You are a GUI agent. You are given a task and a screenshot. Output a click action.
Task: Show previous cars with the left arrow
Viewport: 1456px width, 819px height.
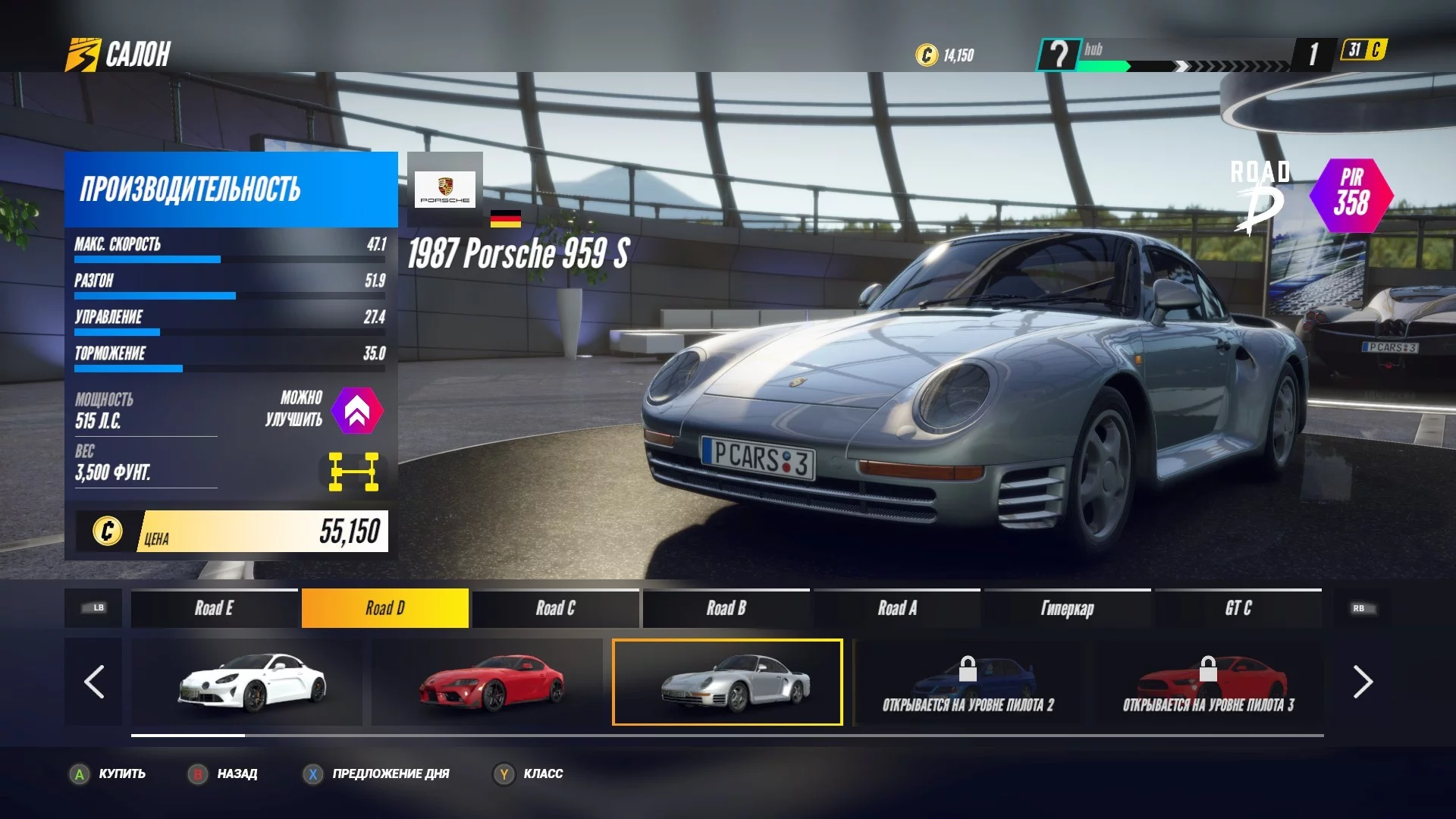(x=93, y=682)
